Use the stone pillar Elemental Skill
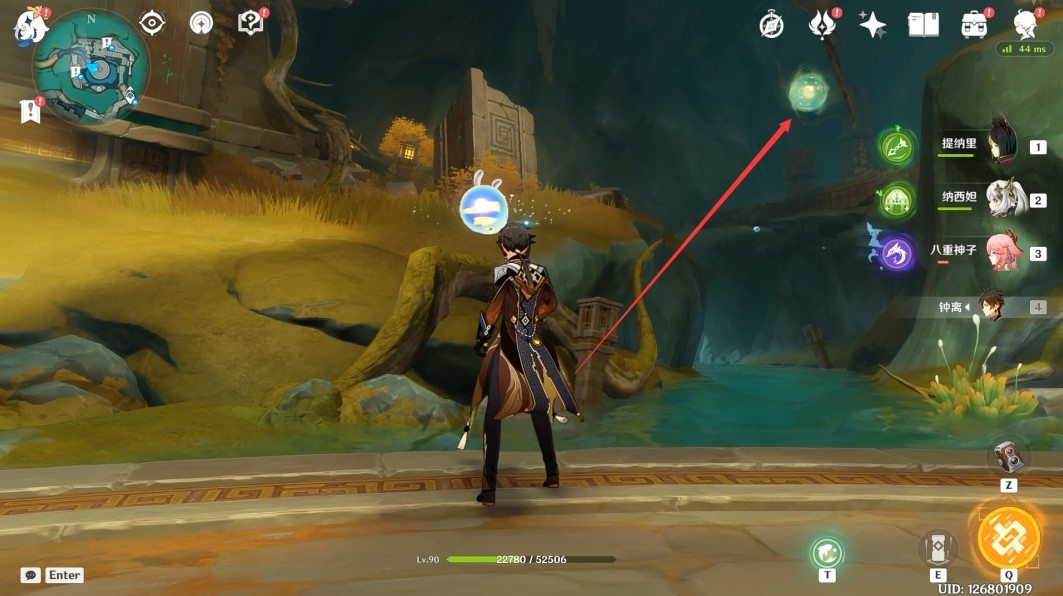The image size is (1063, 596). click(x=938, y=547)
